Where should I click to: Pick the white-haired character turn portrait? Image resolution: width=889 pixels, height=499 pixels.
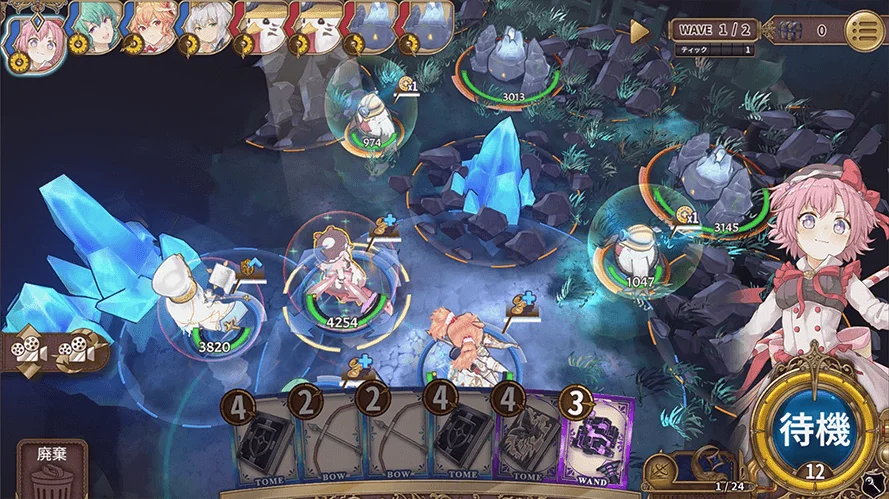coord(205,27)
